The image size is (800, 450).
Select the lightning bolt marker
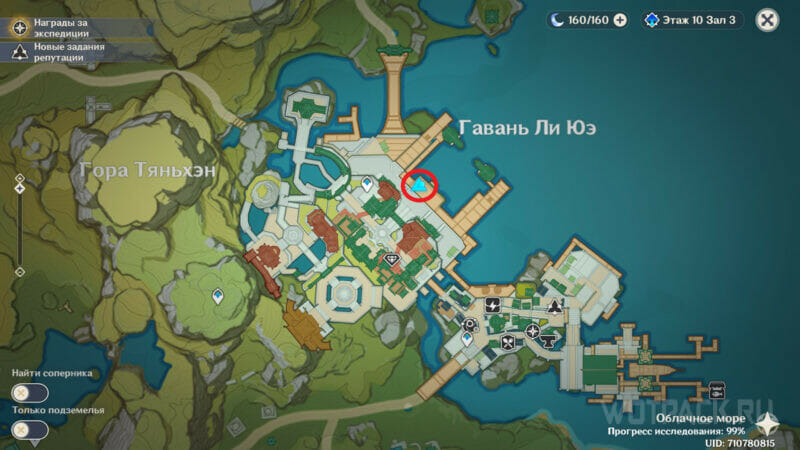(x=492, y=304)
